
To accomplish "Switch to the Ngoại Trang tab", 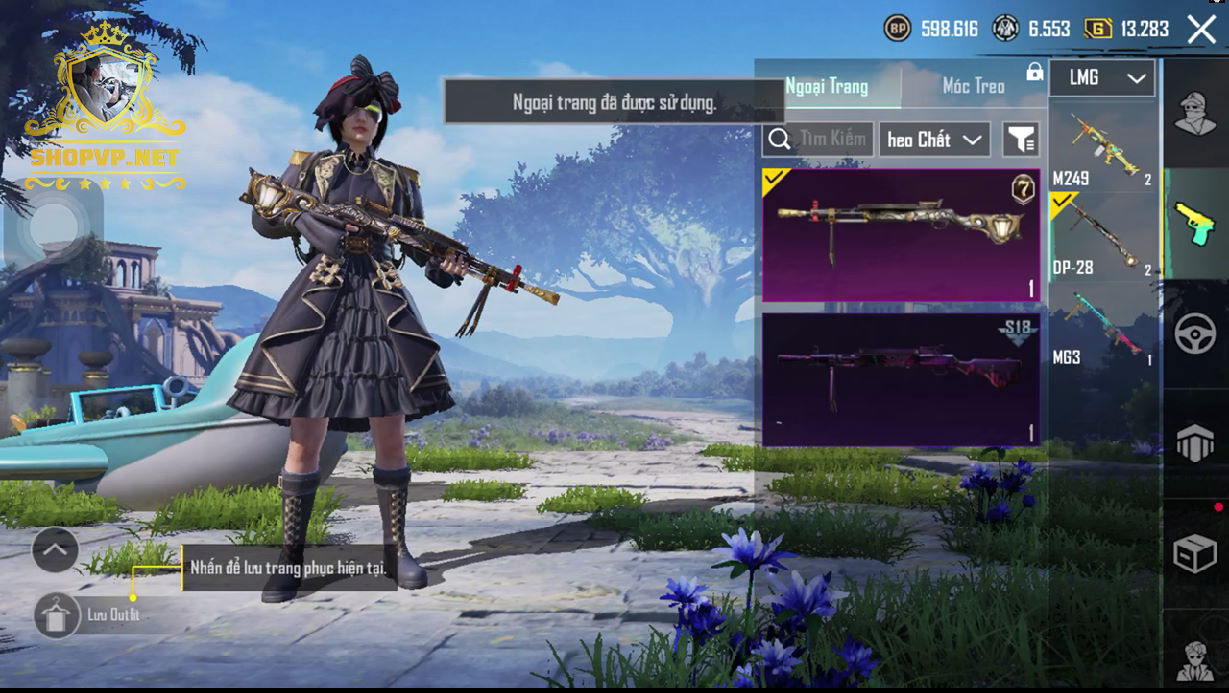I will [827, 86].
